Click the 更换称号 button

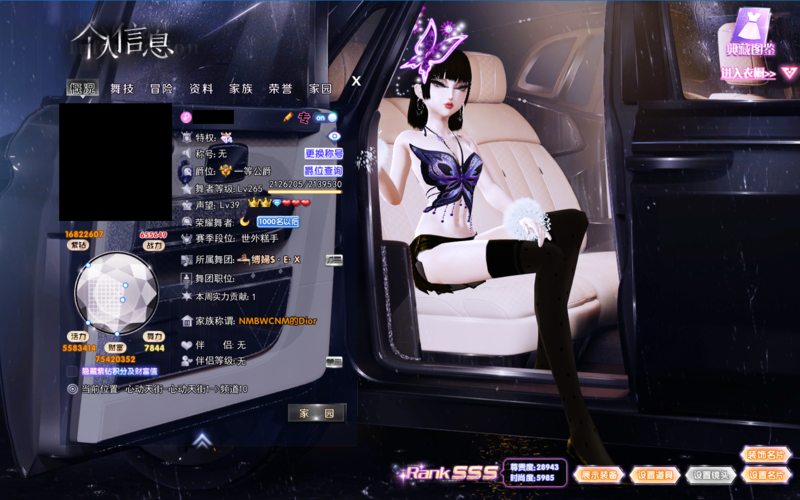tap(324, 154)
